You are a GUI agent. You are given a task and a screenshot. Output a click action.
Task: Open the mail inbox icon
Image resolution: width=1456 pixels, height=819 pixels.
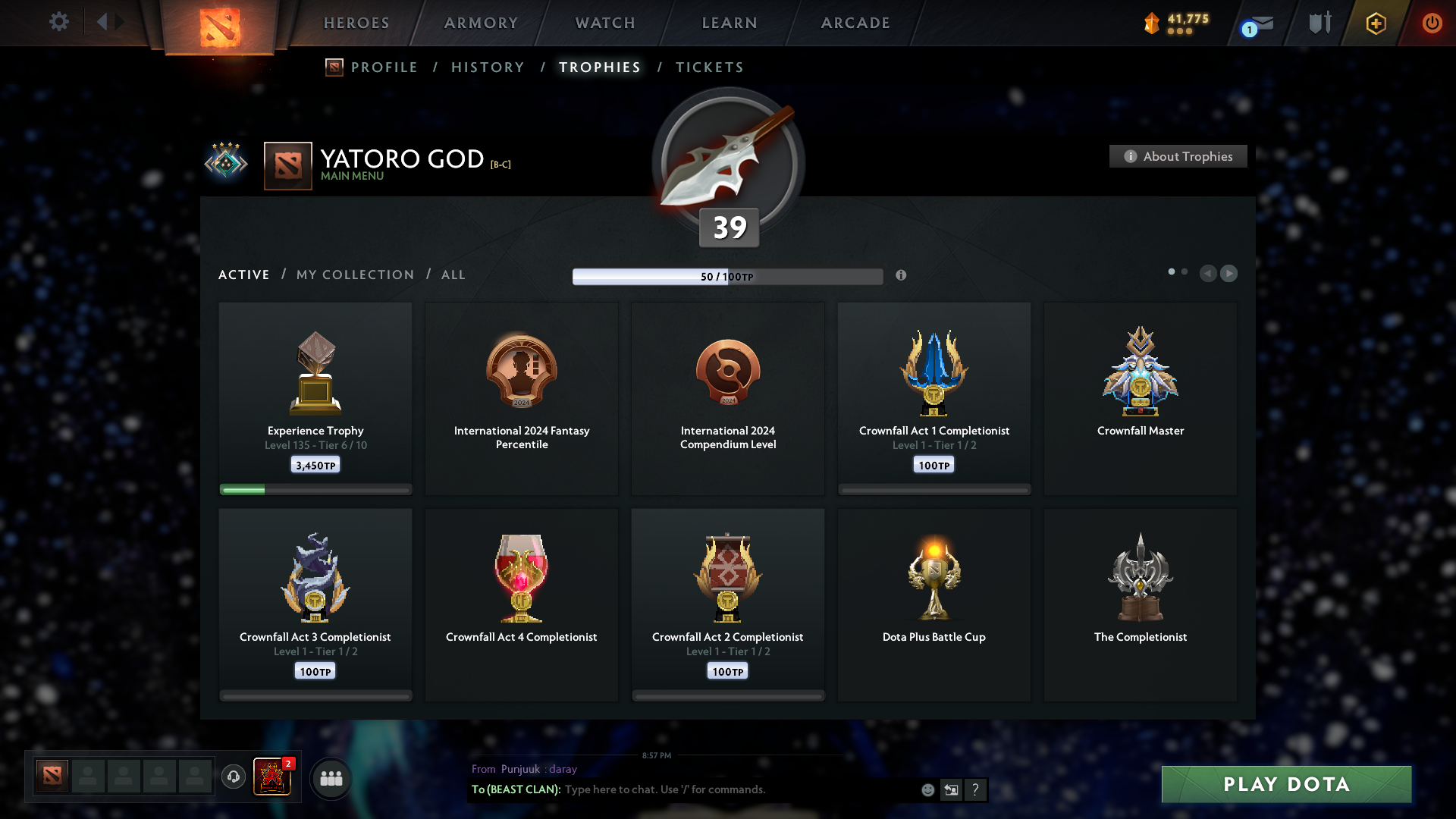click(1261, 24)
